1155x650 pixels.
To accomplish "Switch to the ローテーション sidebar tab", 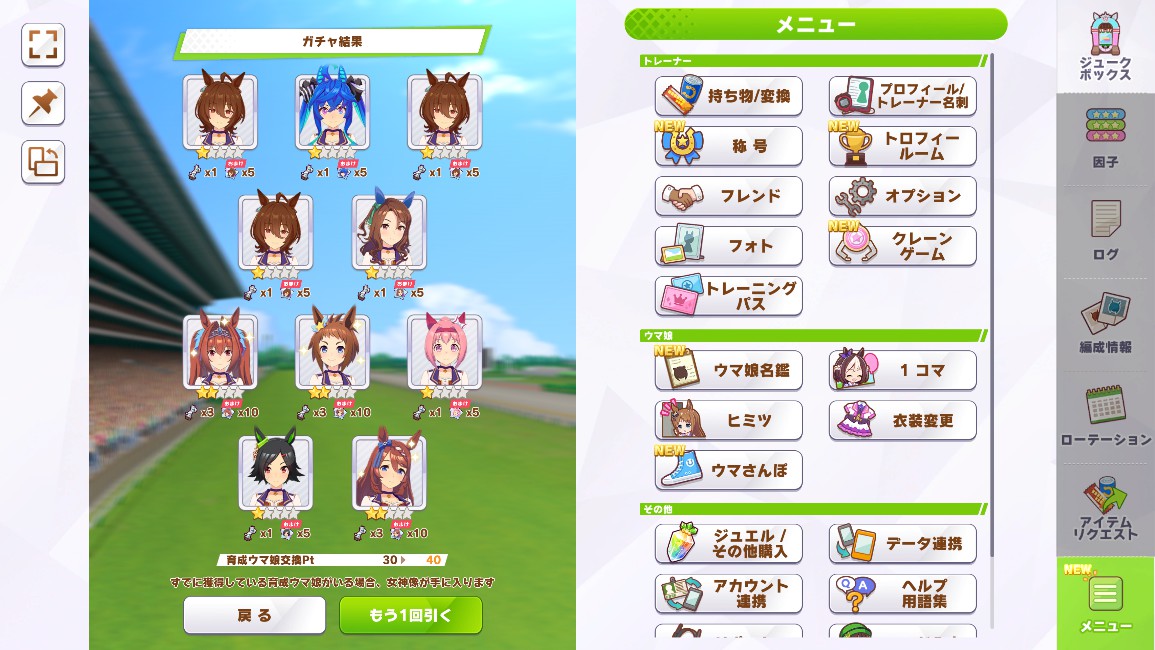I will [1105, 417].
